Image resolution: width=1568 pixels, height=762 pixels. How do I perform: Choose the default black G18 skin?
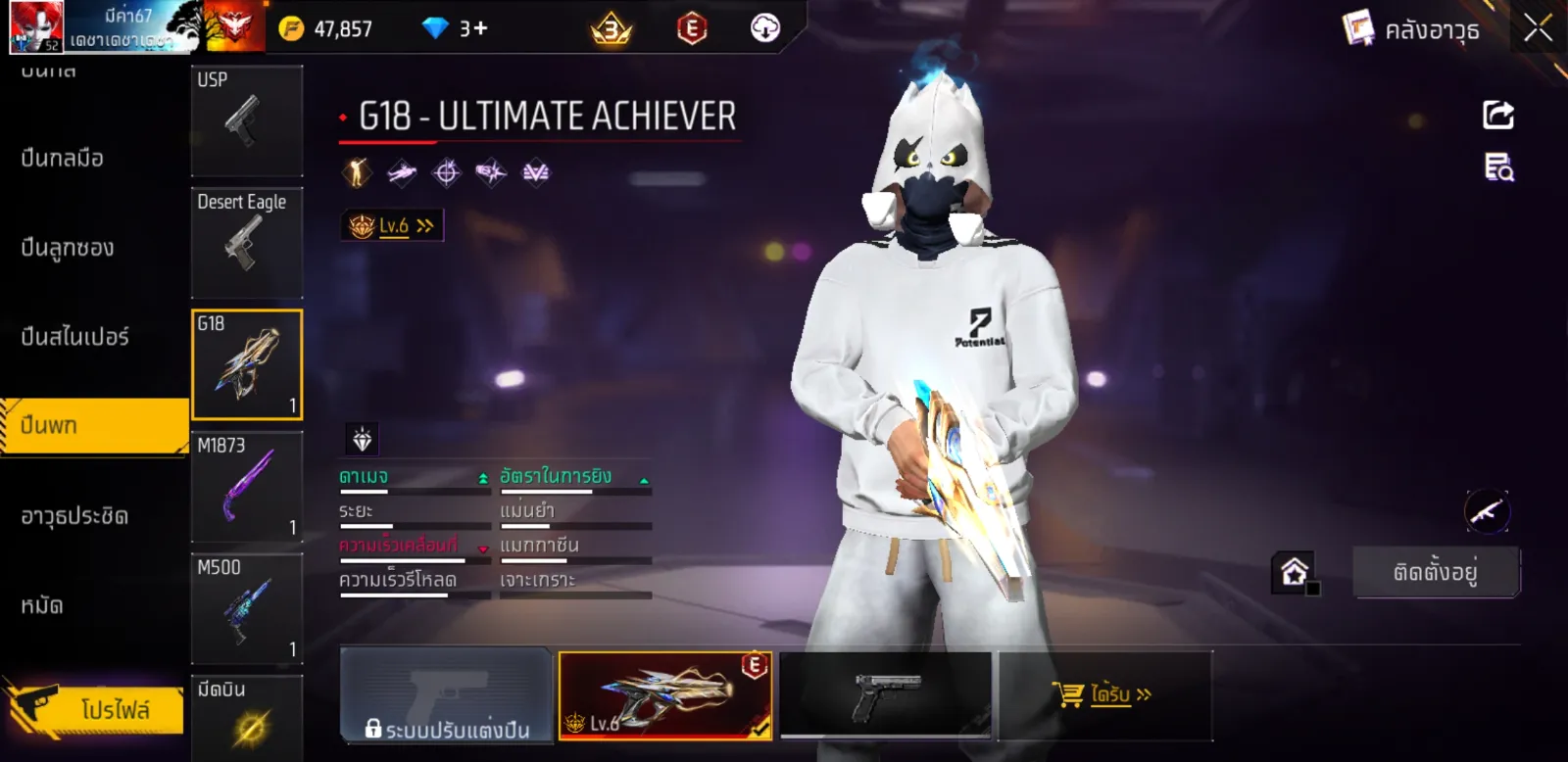tap(885, 695)
